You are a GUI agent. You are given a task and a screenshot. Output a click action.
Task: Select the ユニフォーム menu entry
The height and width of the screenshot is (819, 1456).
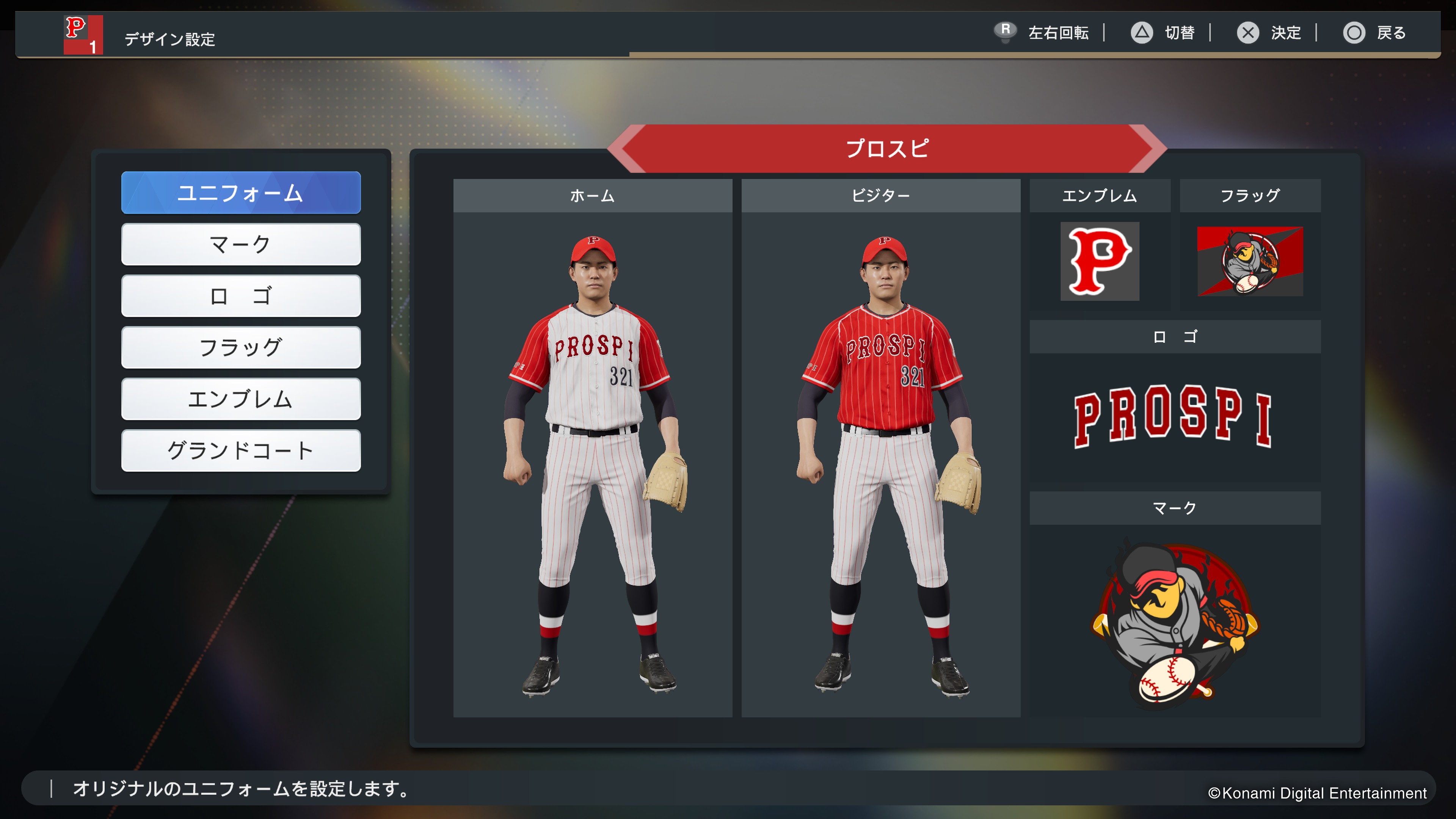[x=241, y=193]
